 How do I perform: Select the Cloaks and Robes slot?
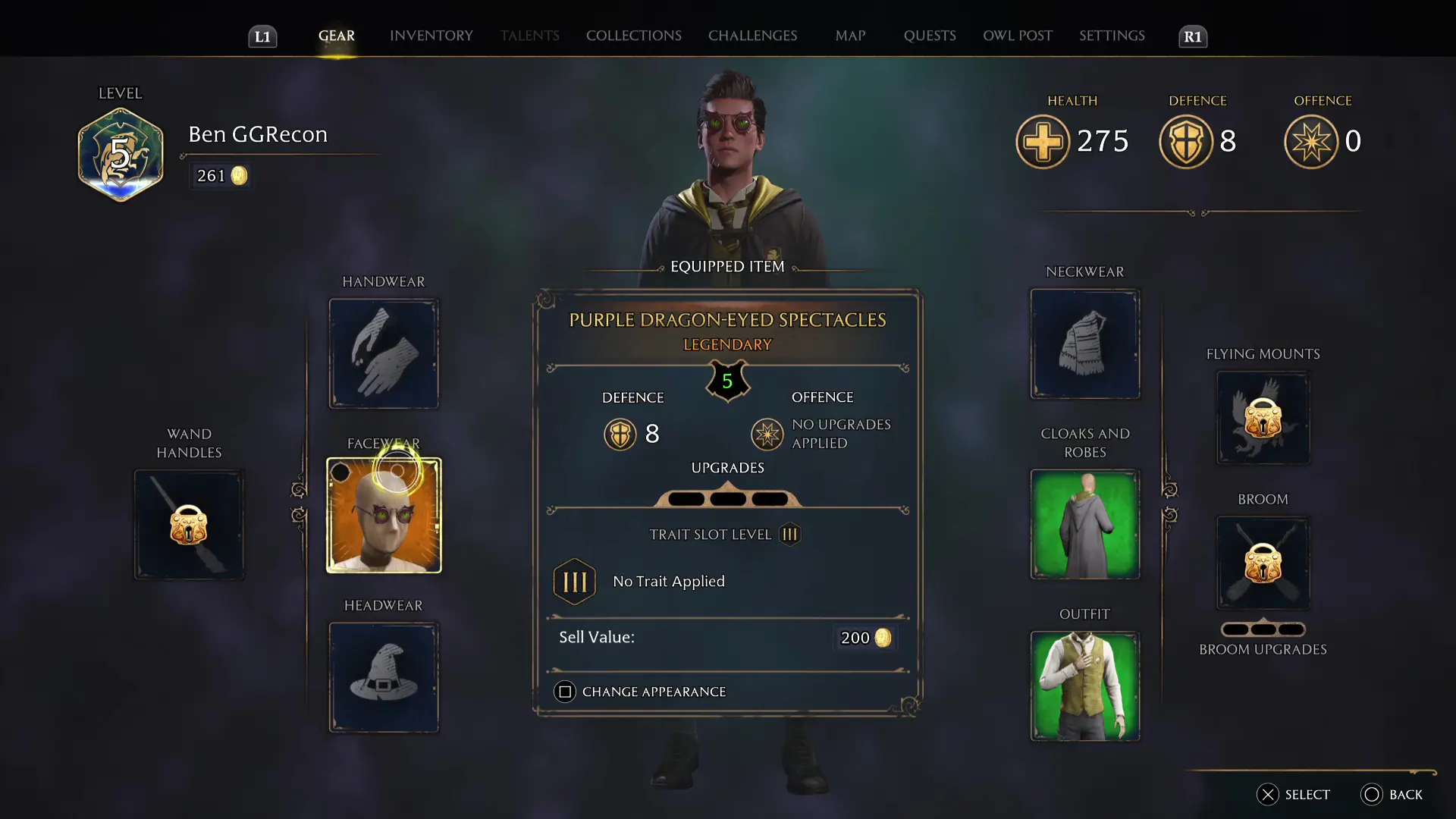point(1084,525)
